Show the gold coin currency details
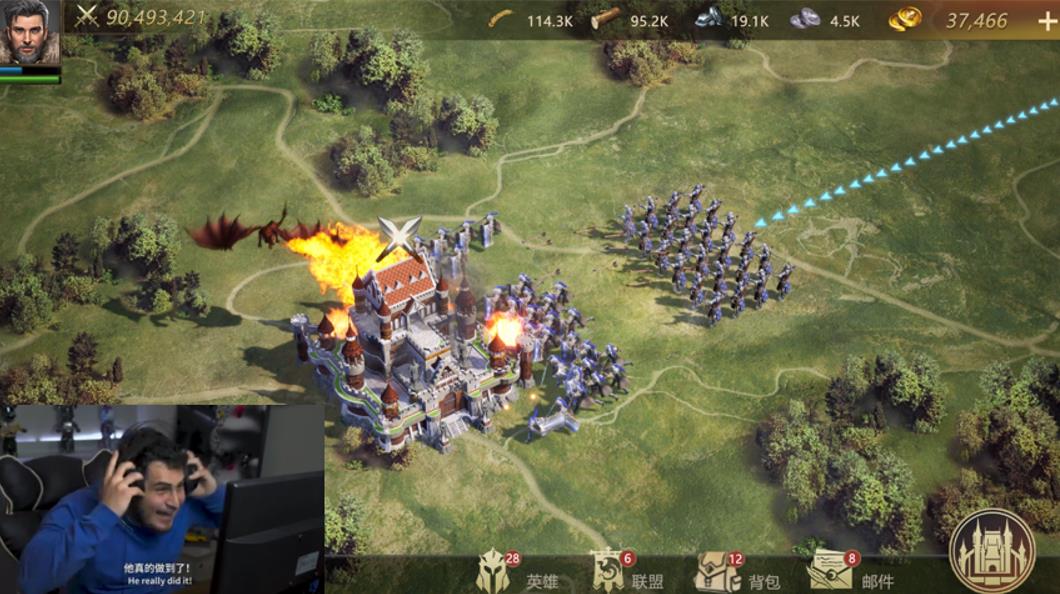Screen dimensions: 1060x594 click(x=906, y=19)
